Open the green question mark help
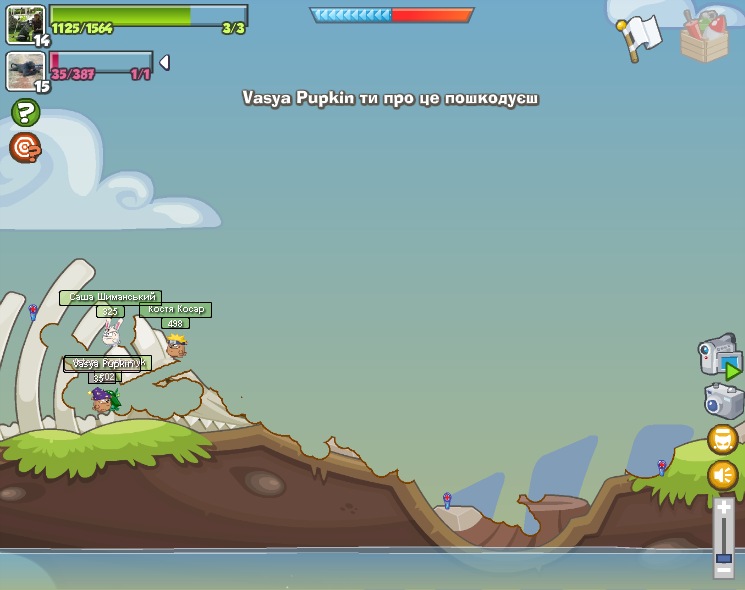 pyautogui.click(x=26, y=112)
